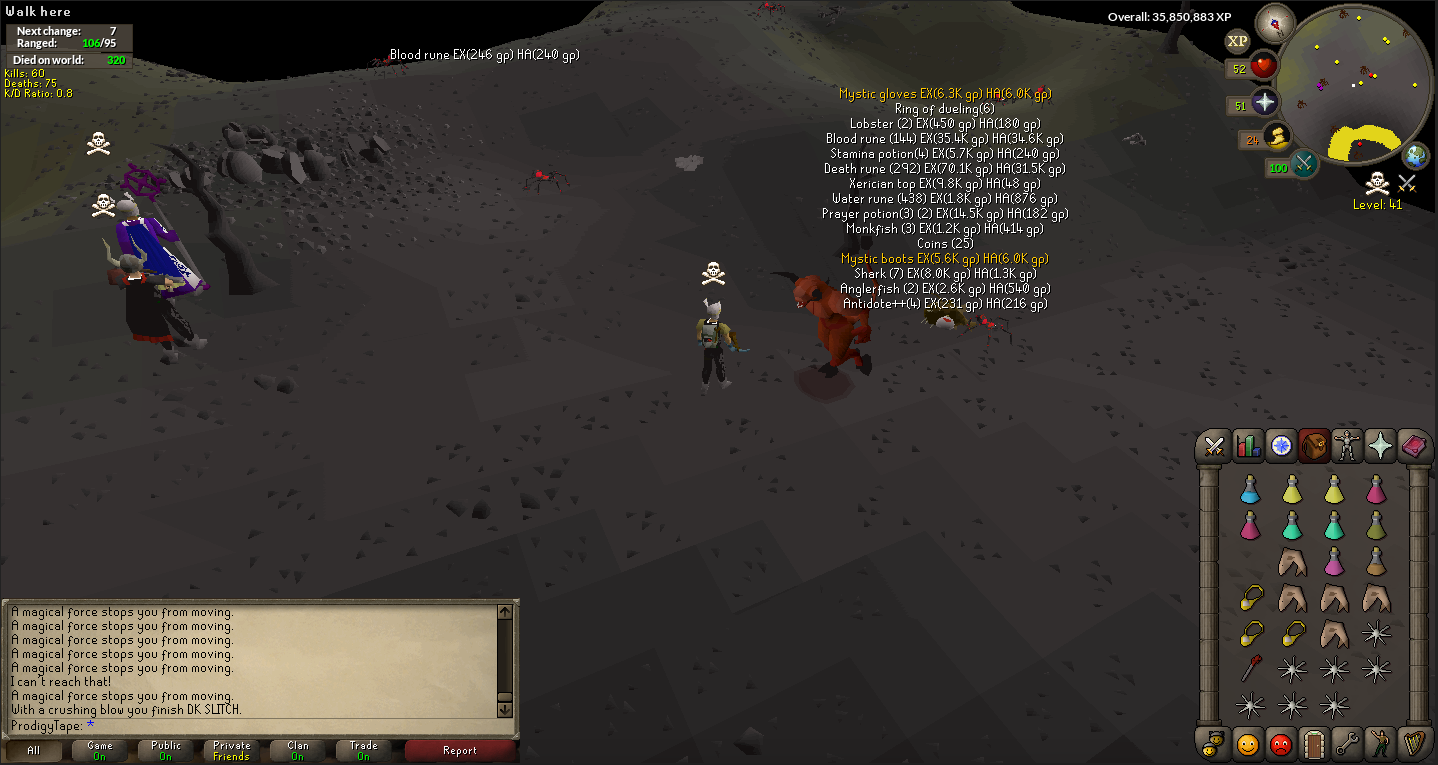This screenshot has height=765, width=1438.
Task: Open the wrench Settings tab
Action: click(x=1347, y=744)
